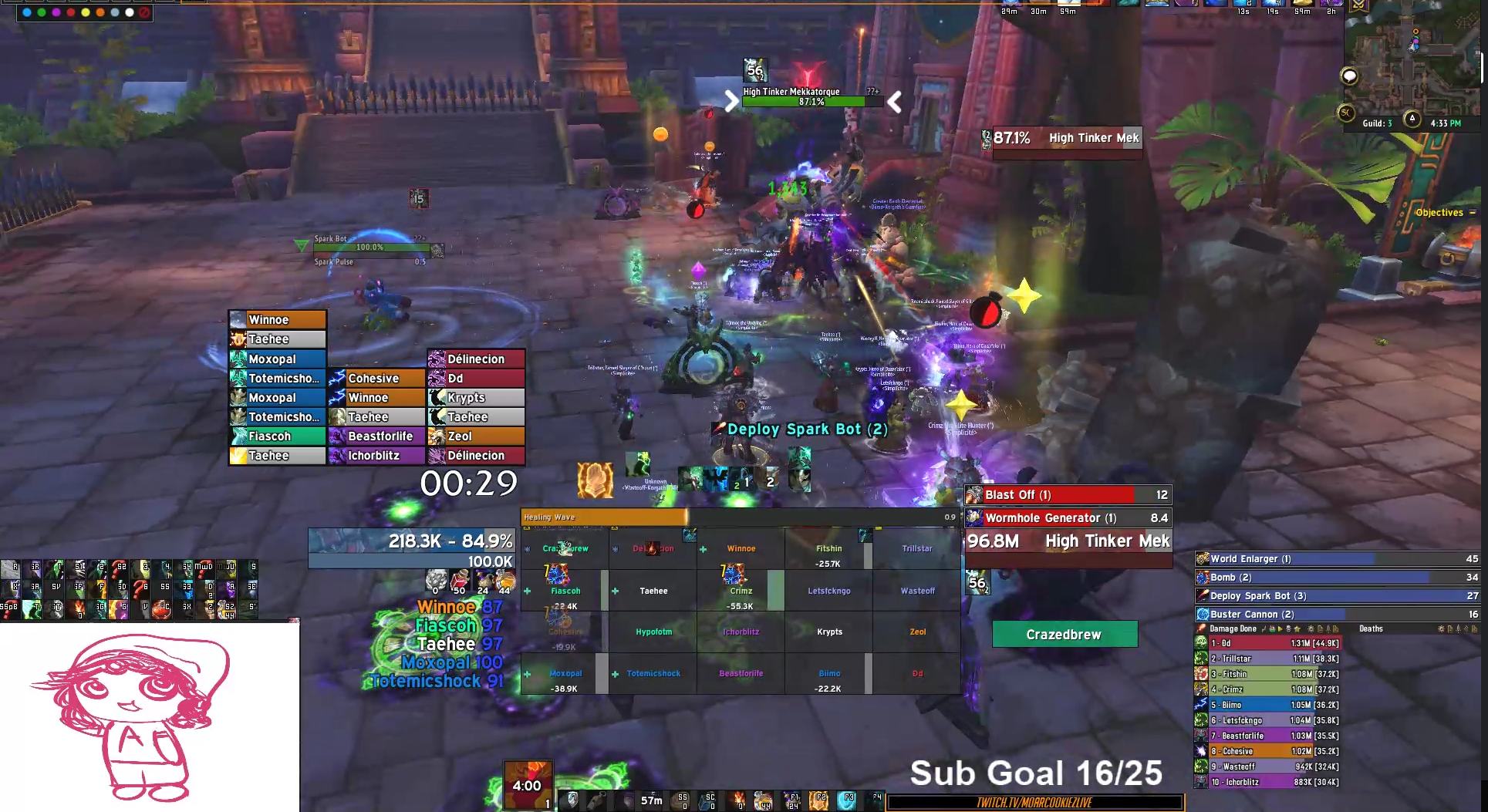The height and width of the screenshot is (812, 1488).
Task: Open Trillstar's row in the damage meter
Action: click(1273, 659)
